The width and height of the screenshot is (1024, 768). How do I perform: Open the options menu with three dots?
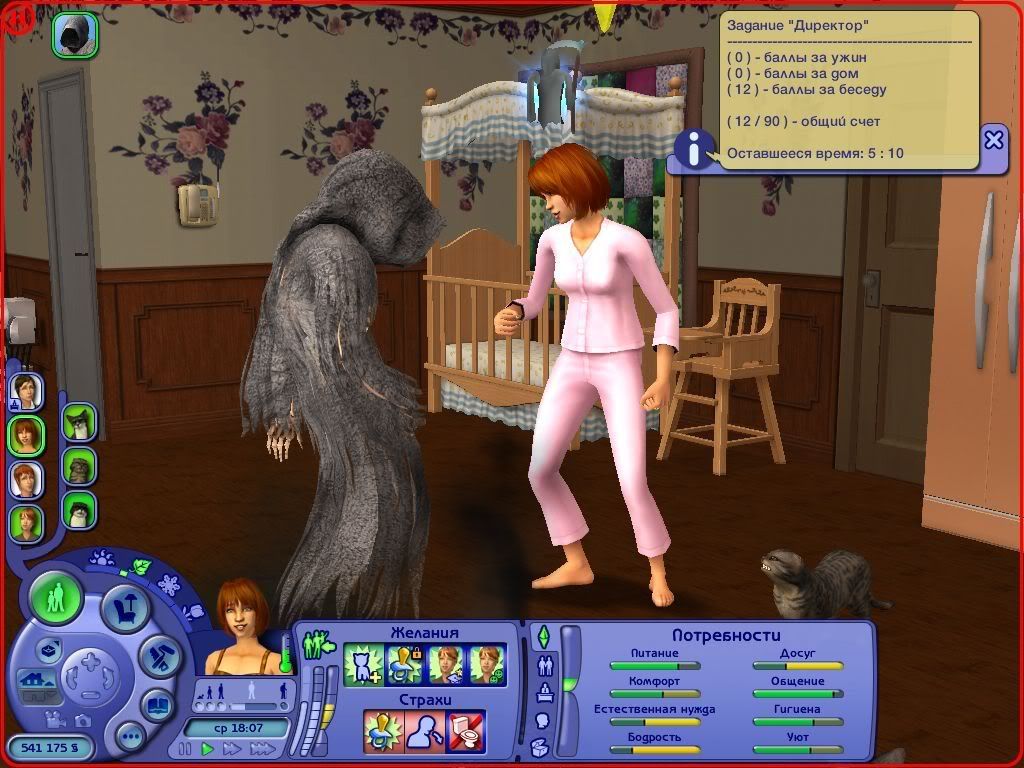130,738
